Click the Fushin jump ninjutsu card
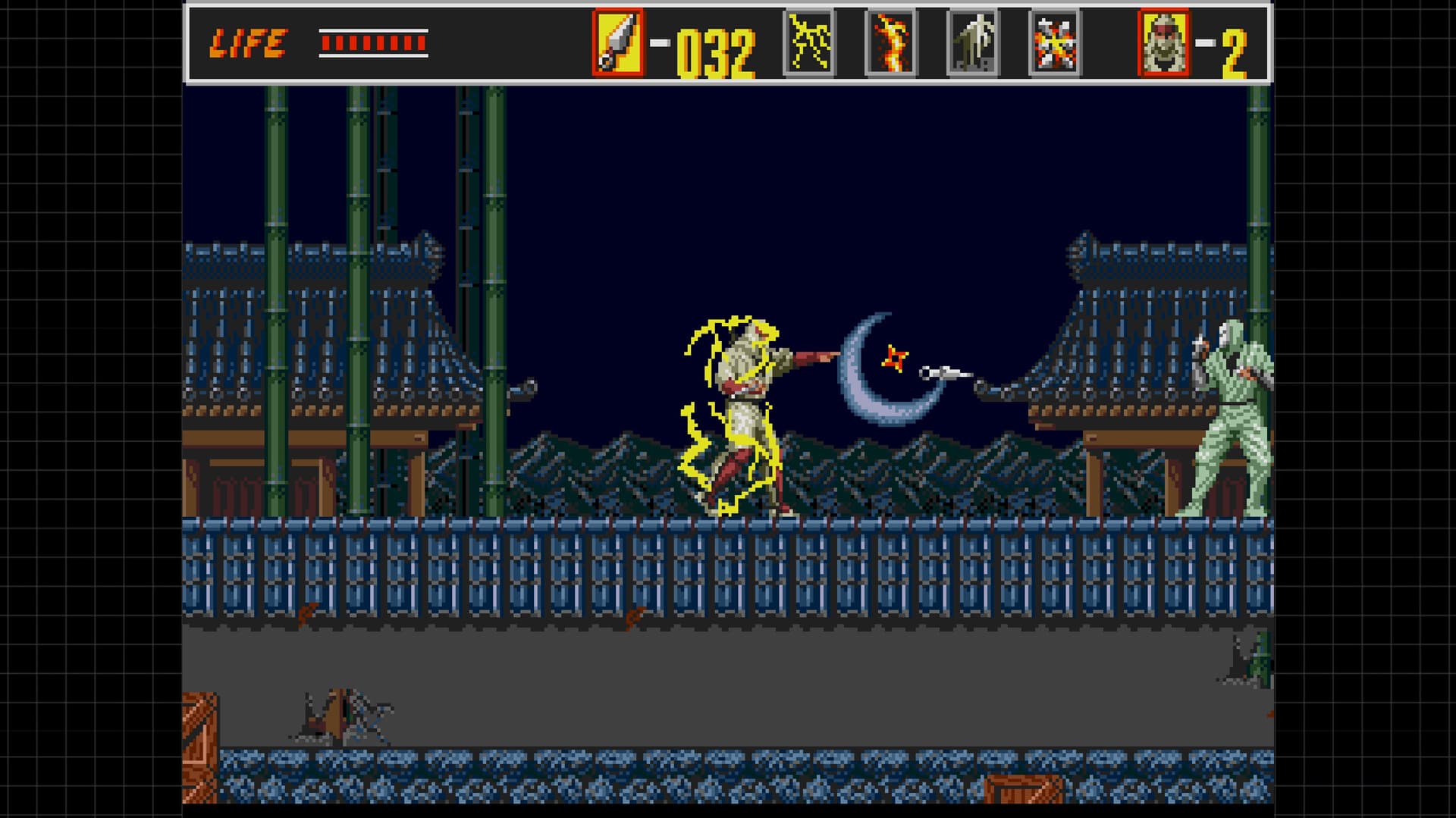 coord(971,40)
